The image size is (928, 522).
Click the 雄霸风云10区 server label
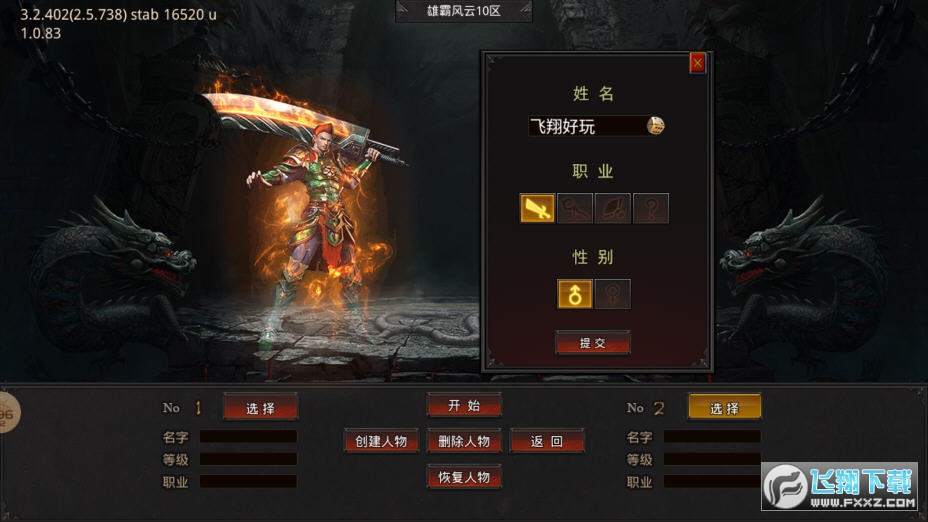coord(464,11)
